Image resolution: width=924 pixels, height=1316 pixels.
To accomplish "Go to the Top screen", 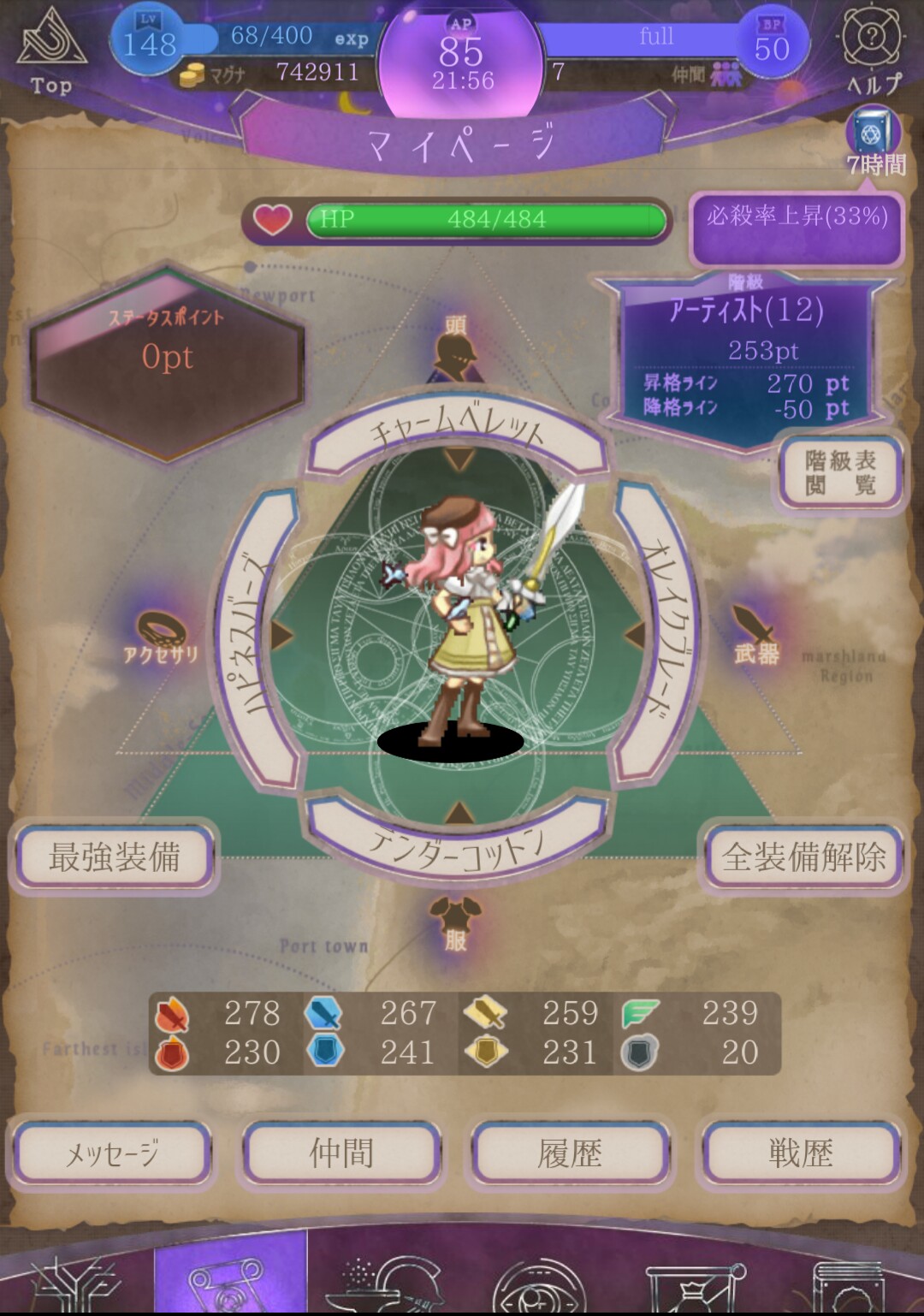I will 51,53.
